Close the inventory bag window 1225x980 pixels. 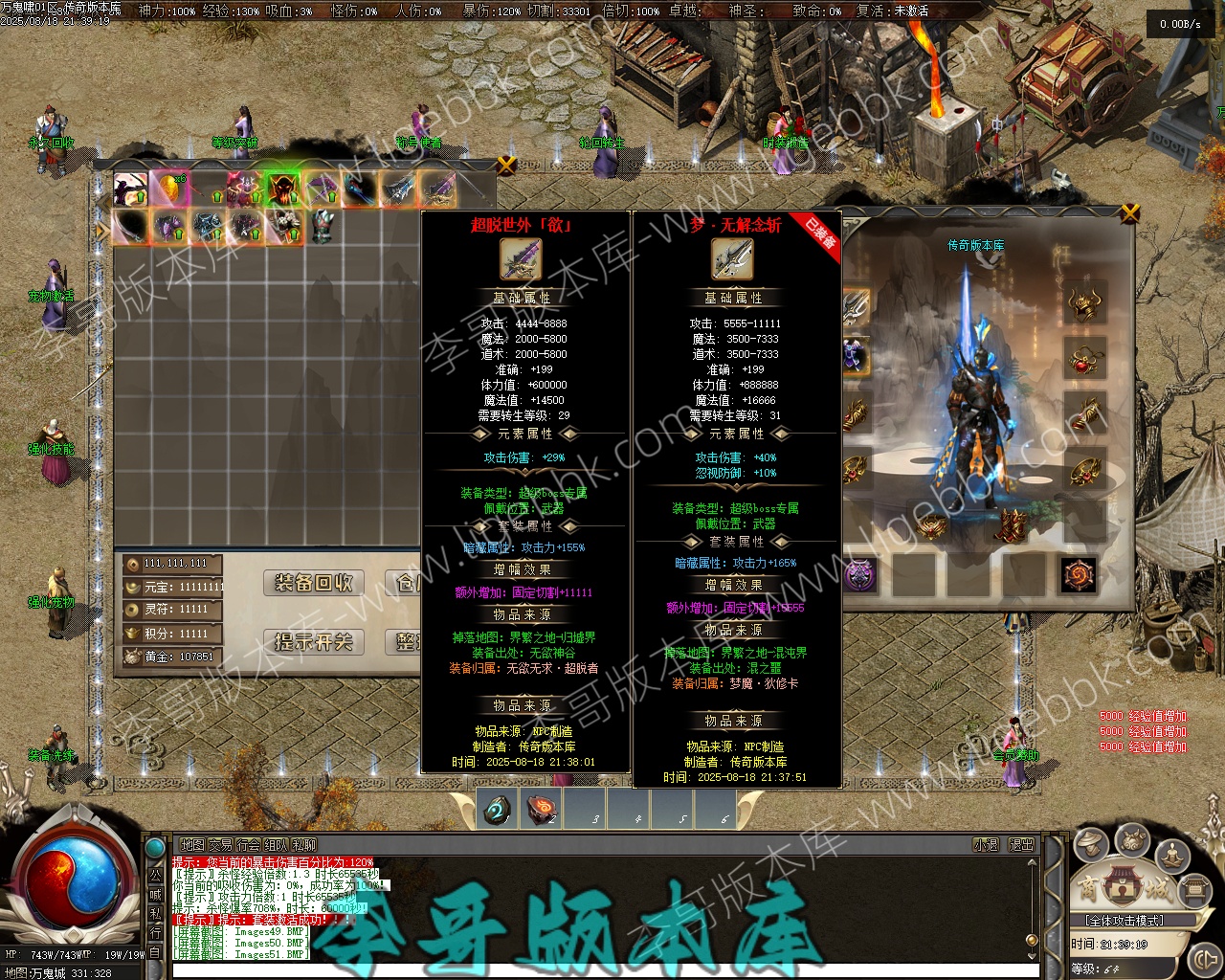[x=506, y=165]
